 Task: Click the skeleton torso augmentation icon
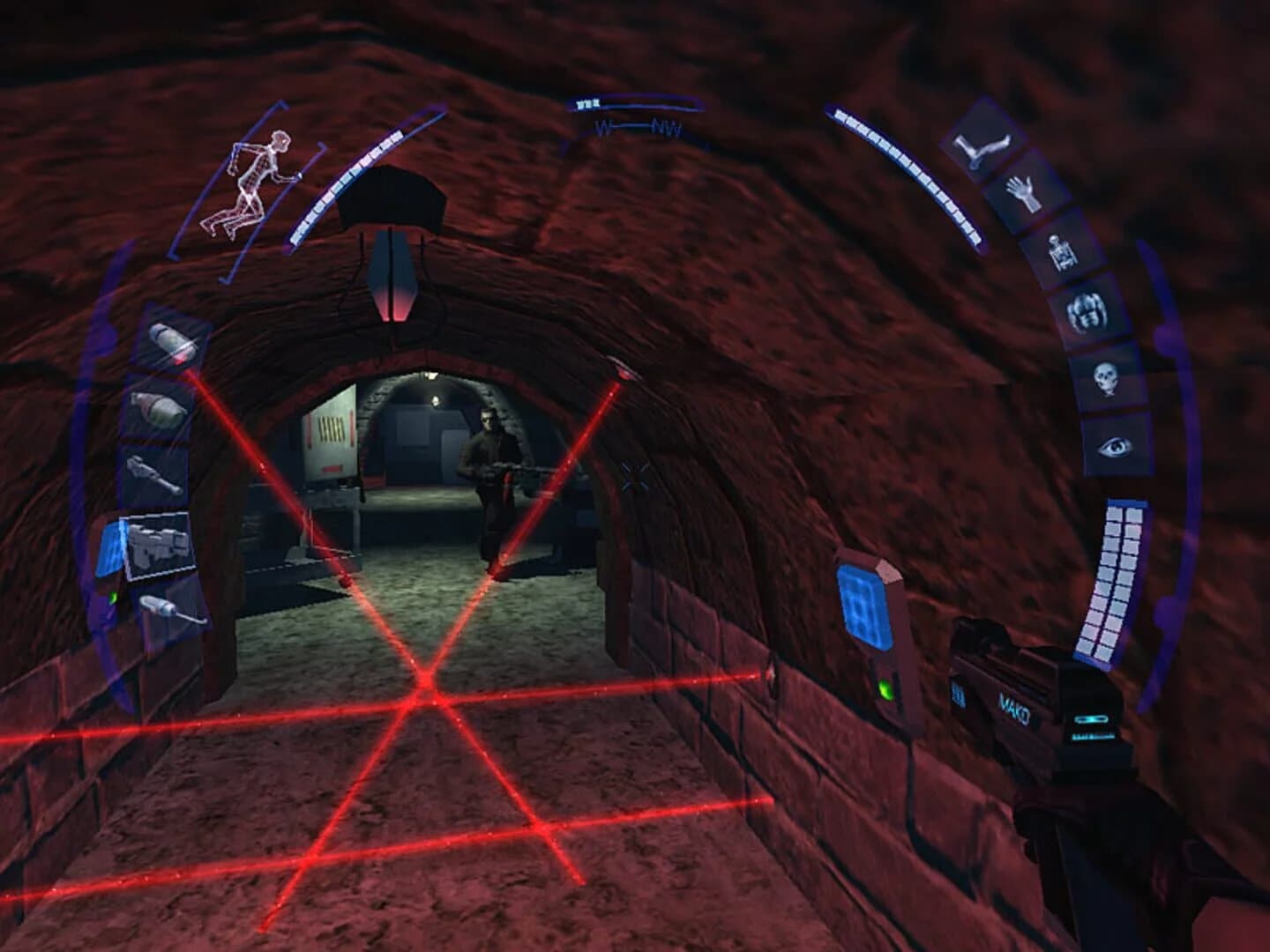[x=1060, y=251]
